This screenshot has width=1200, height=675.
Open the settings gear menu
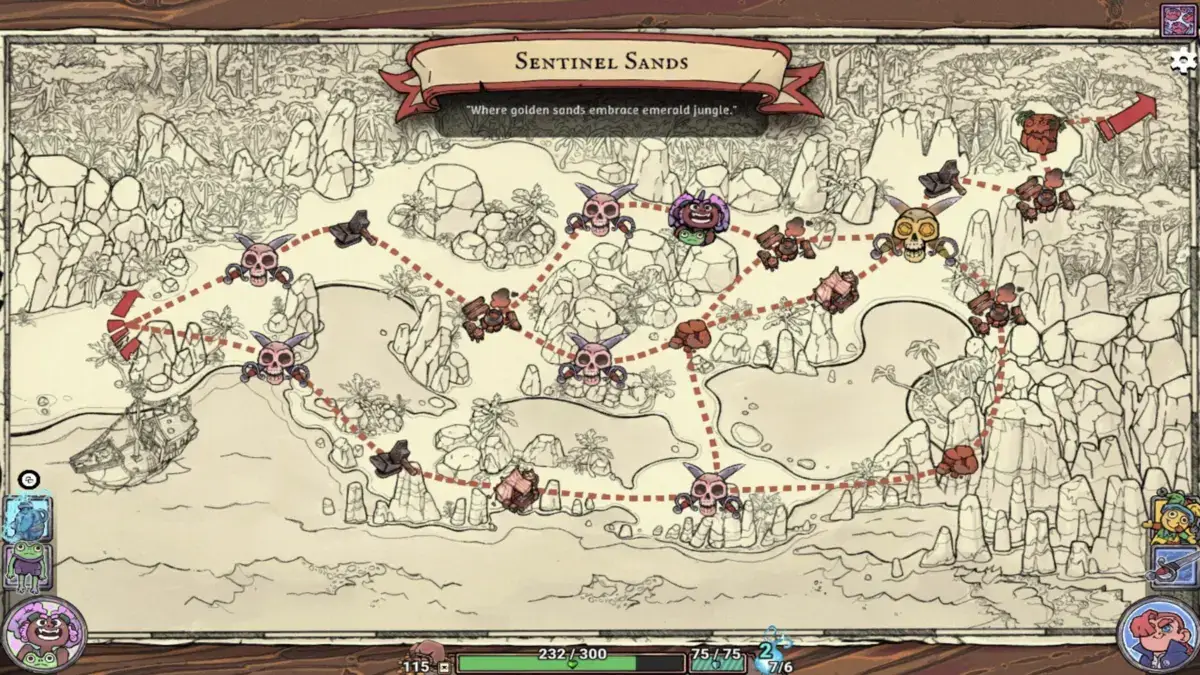tap(1183, 60)
